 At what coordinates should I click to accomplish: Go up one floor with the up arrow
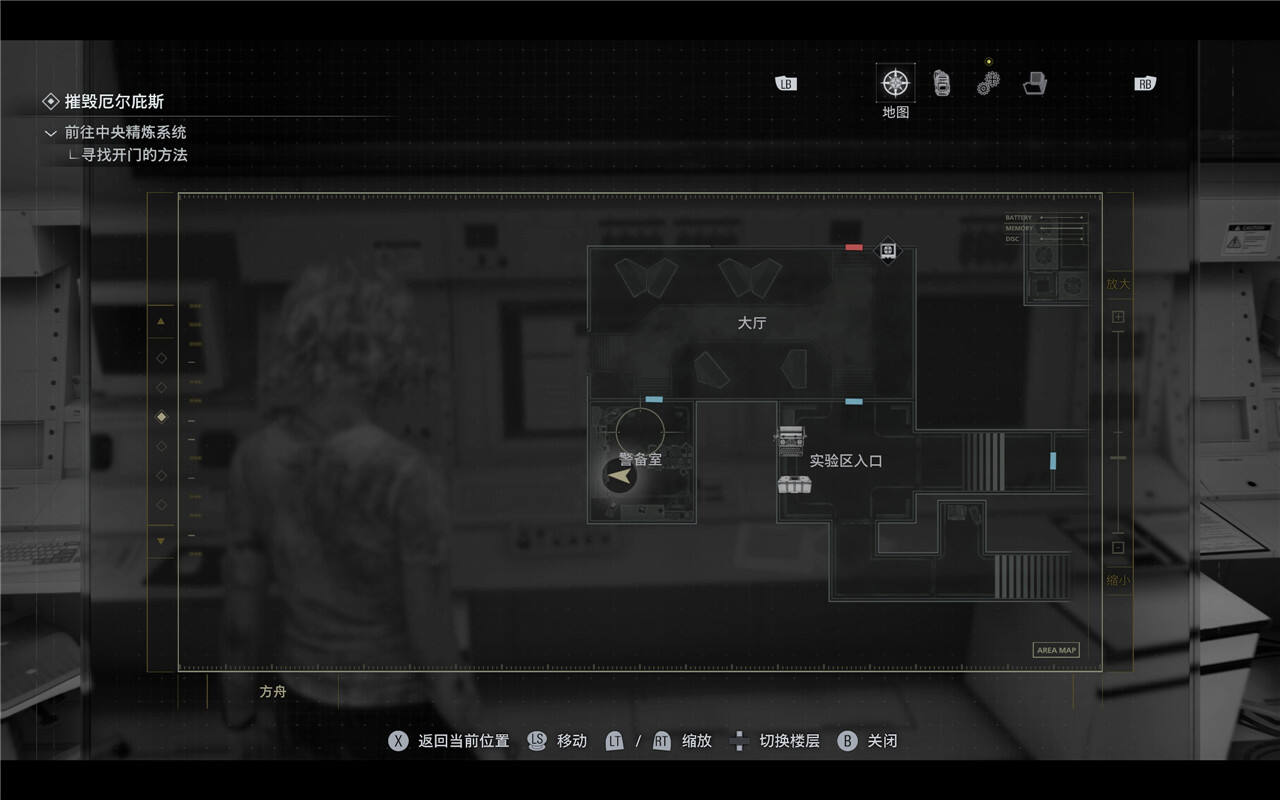point(161,321)
